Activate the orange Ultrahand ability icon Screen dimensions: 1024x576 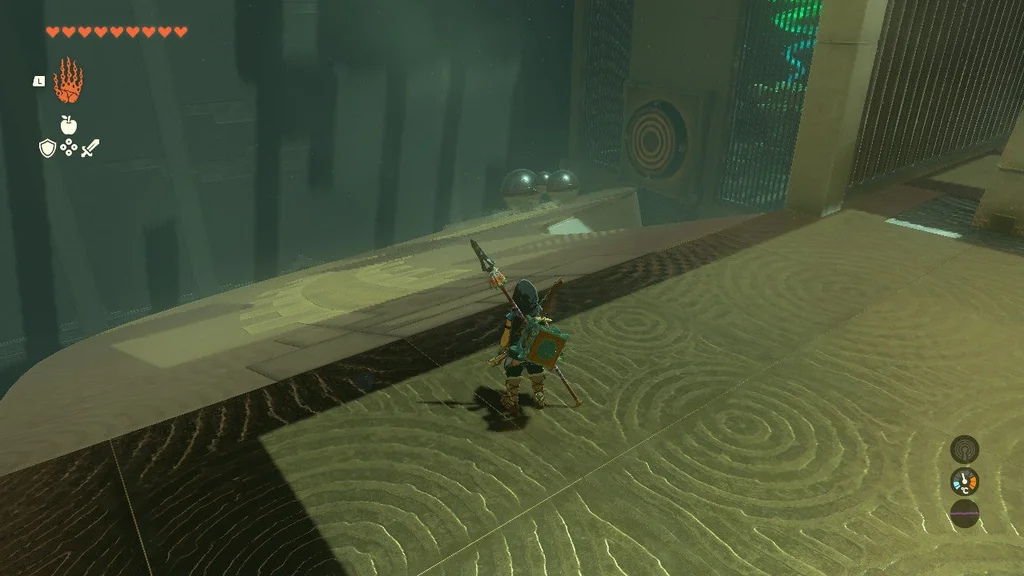(68, 81)
